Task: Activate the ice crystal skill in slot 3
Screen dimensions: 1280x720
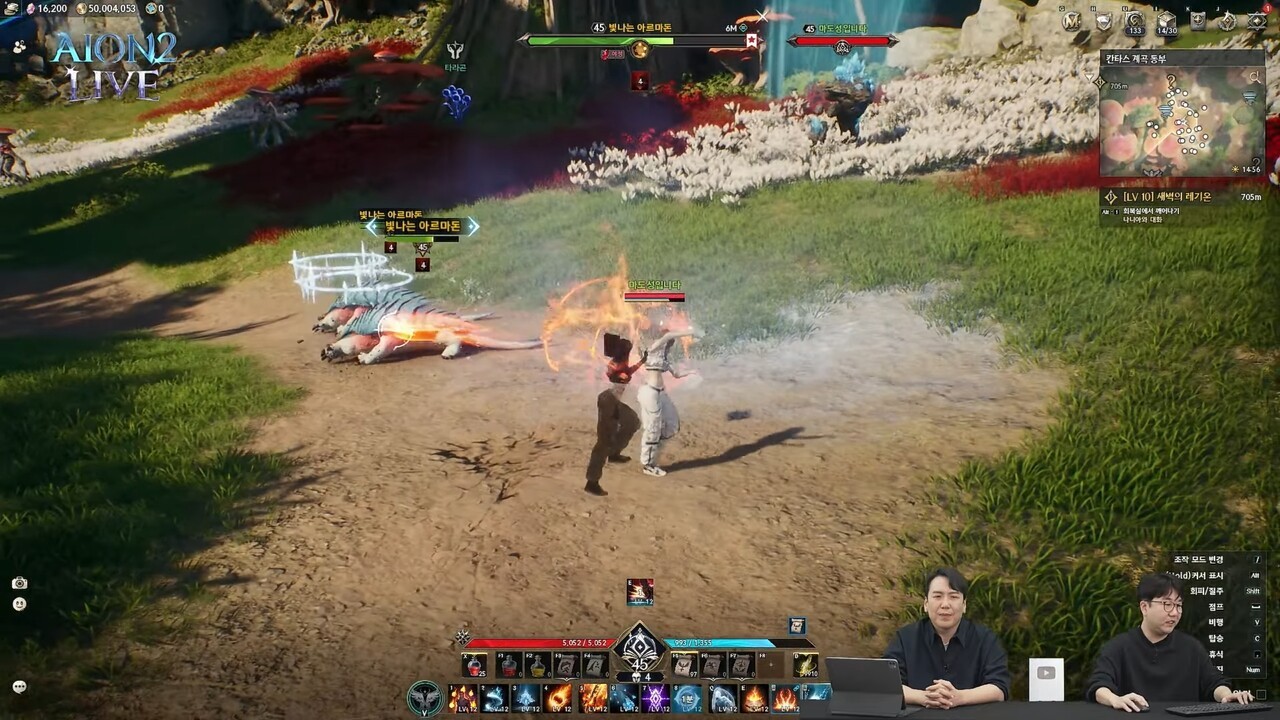Action: (x=527, y=697)
